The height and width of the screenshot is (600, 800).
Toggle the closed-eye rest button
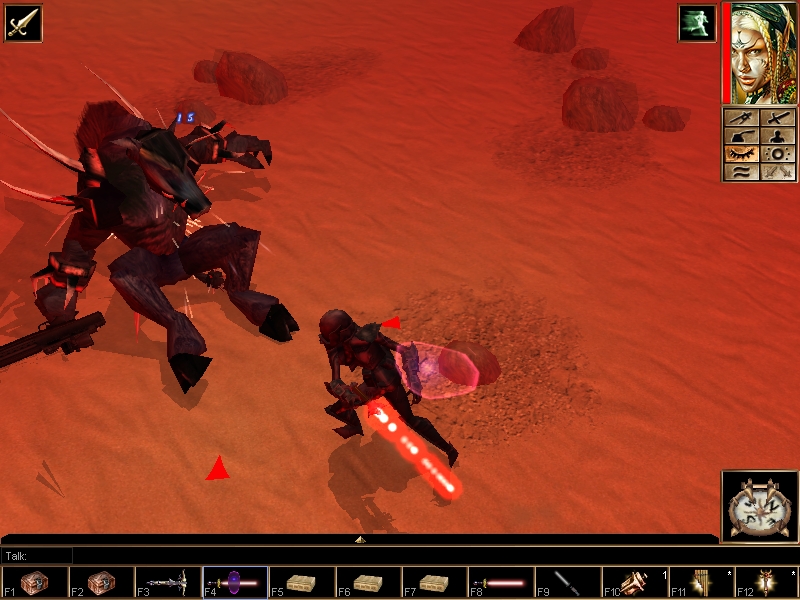[741, 154]
